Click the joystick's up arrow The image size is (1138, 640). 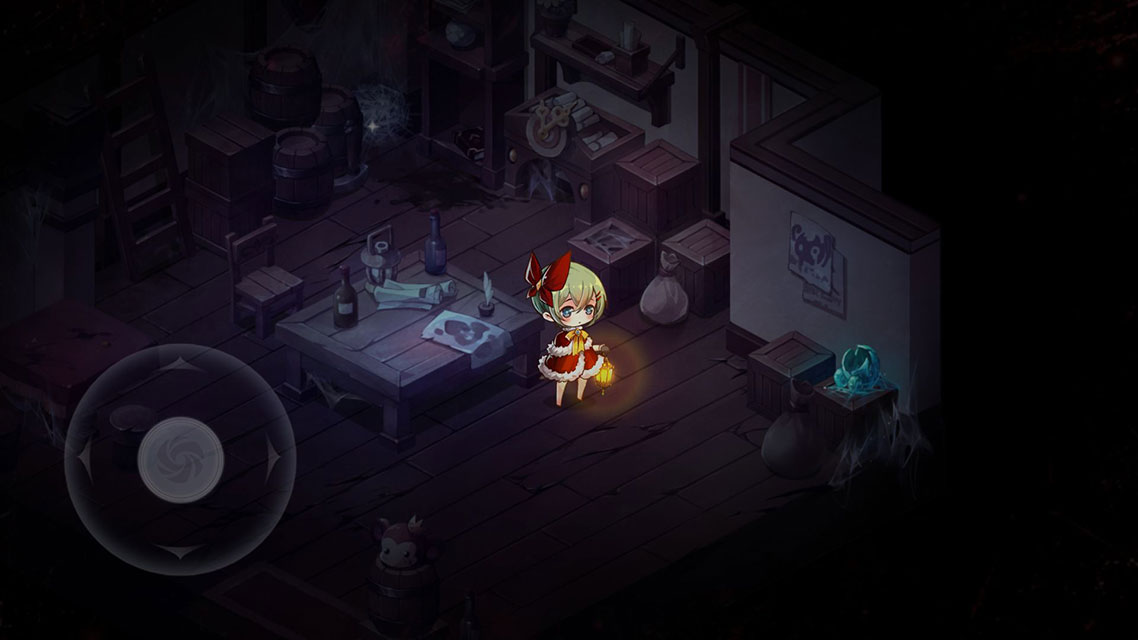(x=181, y=366)
